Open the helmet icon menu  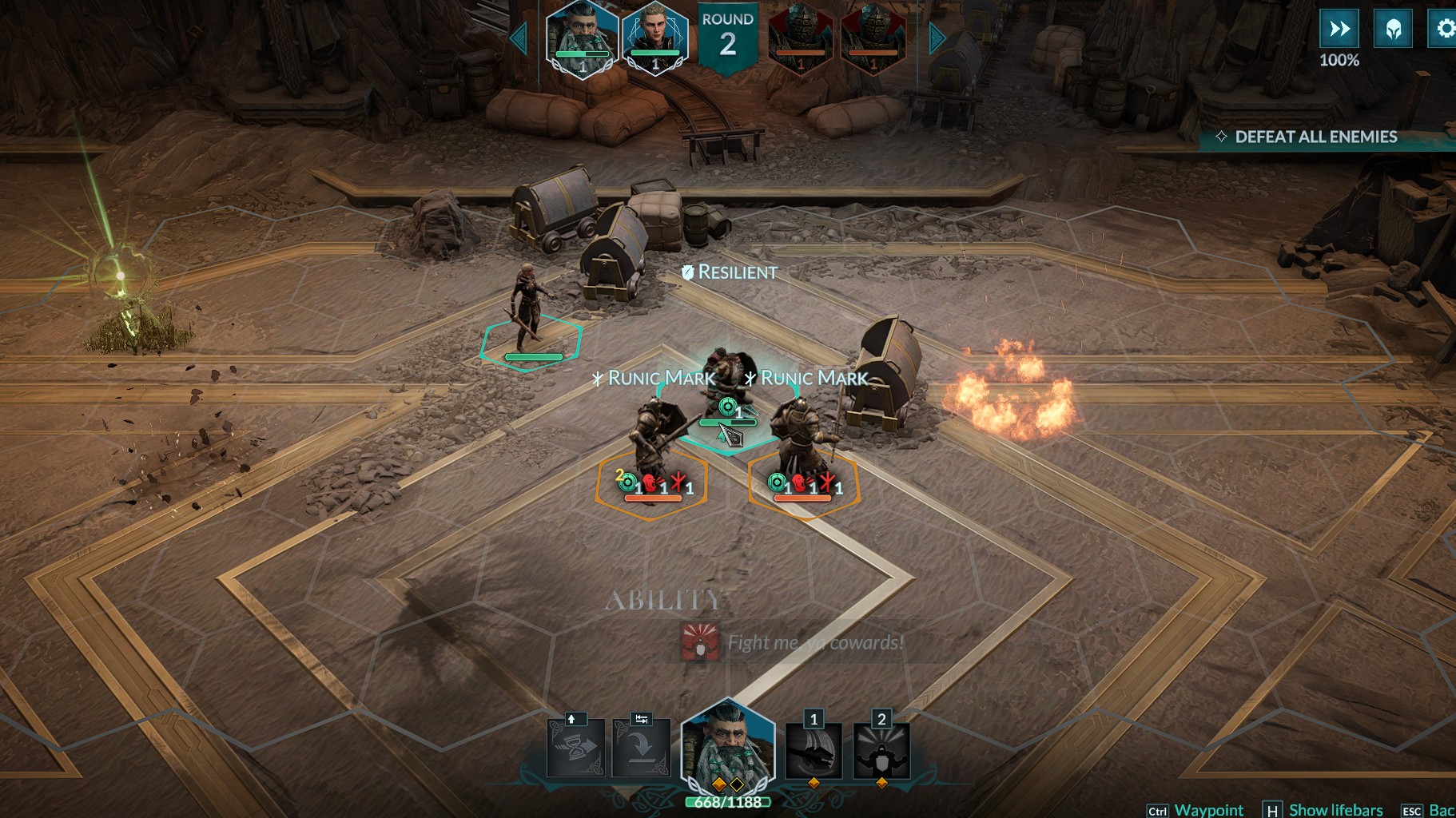point(1393,30)
